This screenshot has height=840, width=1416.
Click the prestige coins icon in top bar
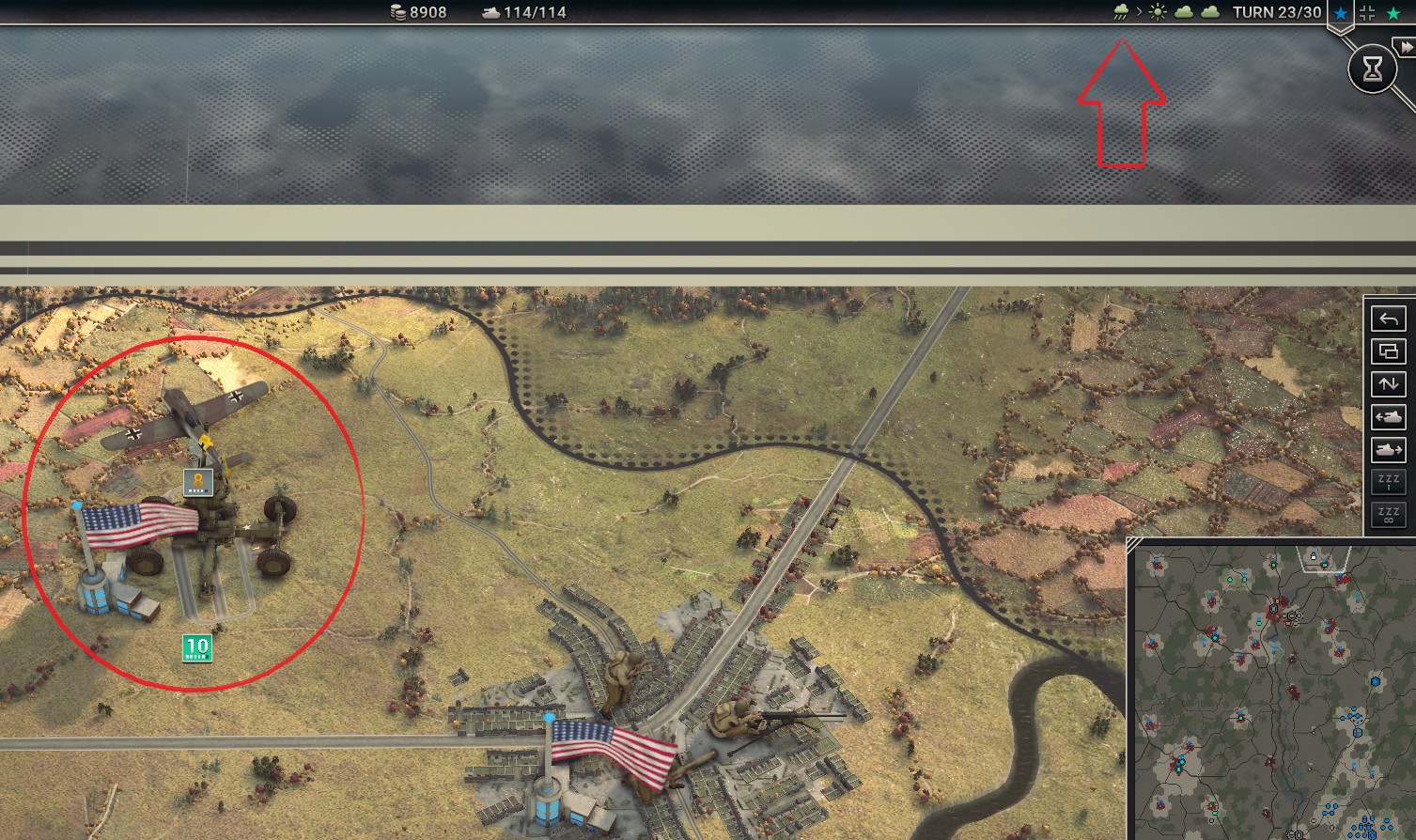pos(396,12)
